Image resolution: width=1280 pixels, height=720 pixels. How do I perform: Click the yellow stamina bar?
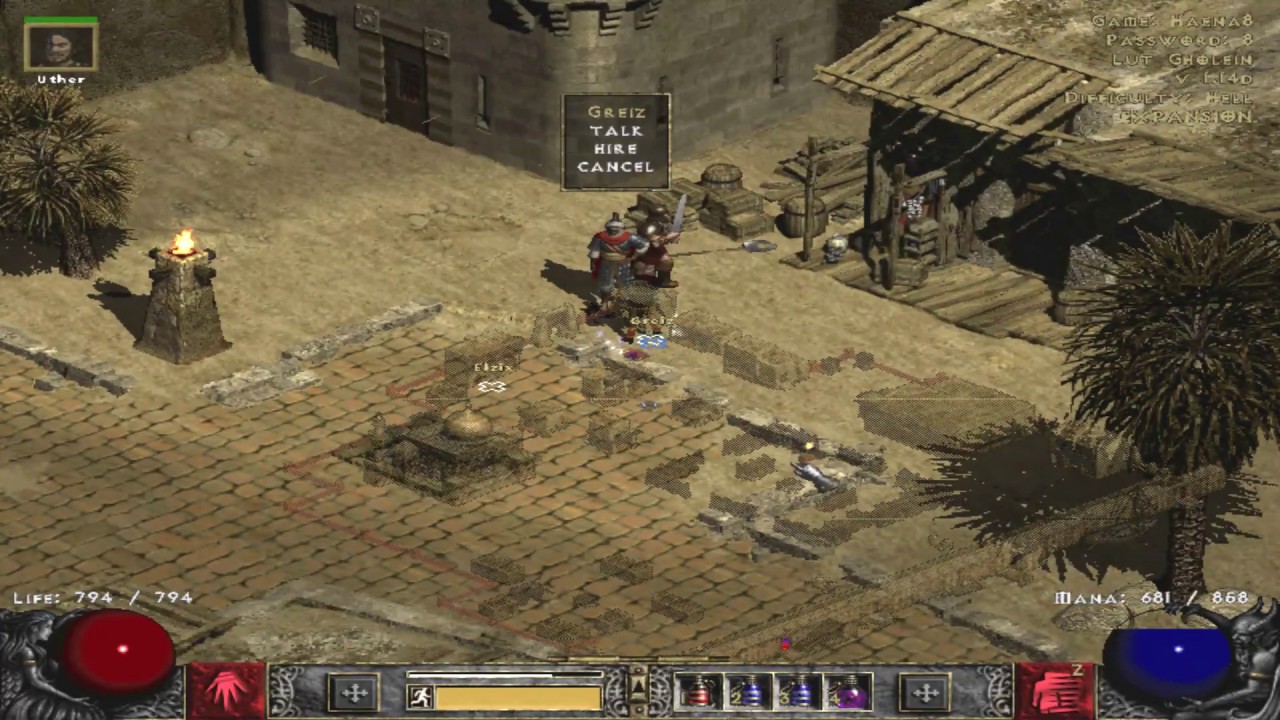coord(520,697)
